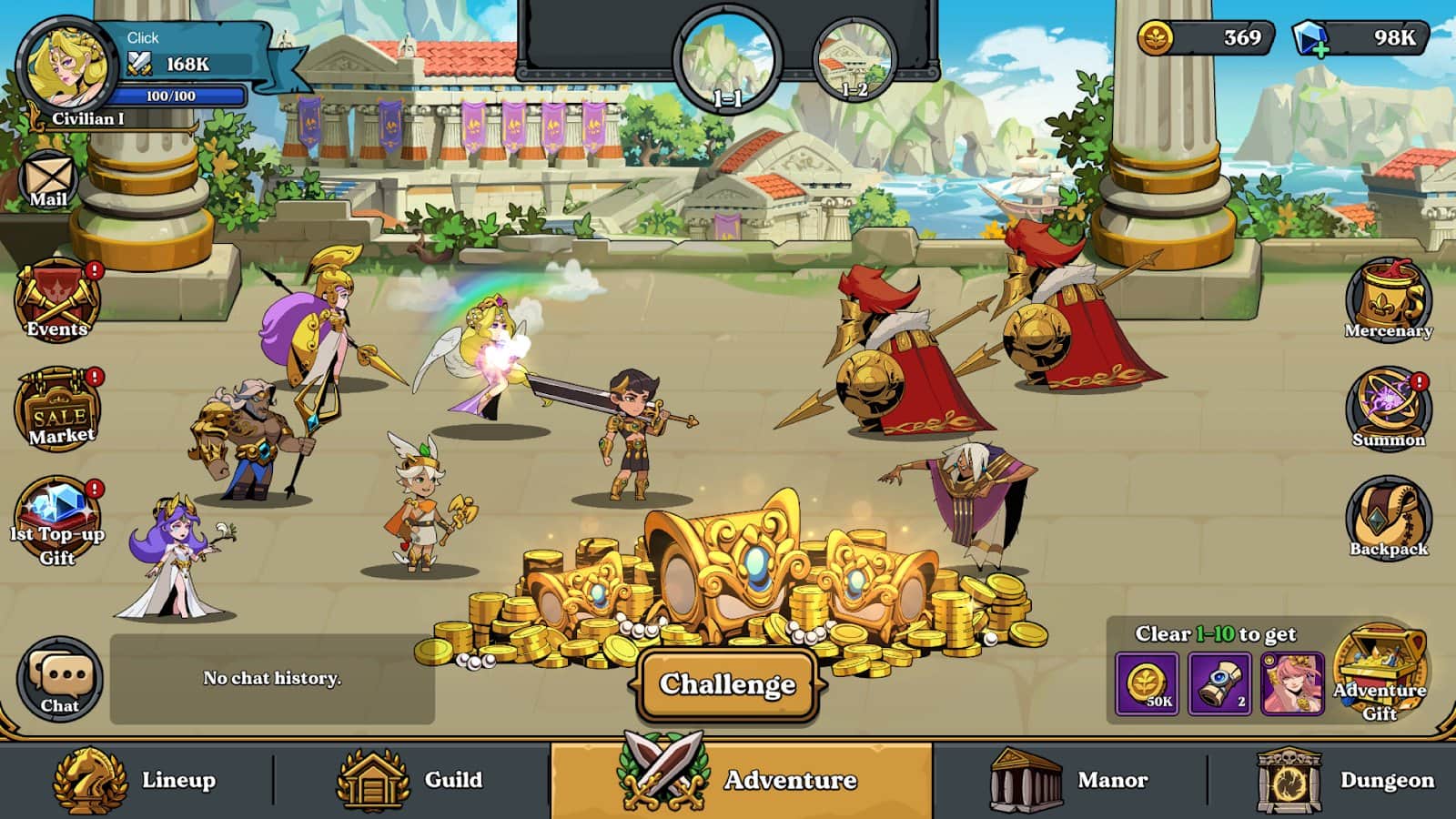1456x819 pixels.
Task: Select the Adventure tab
Action: [x=741, y=780]
